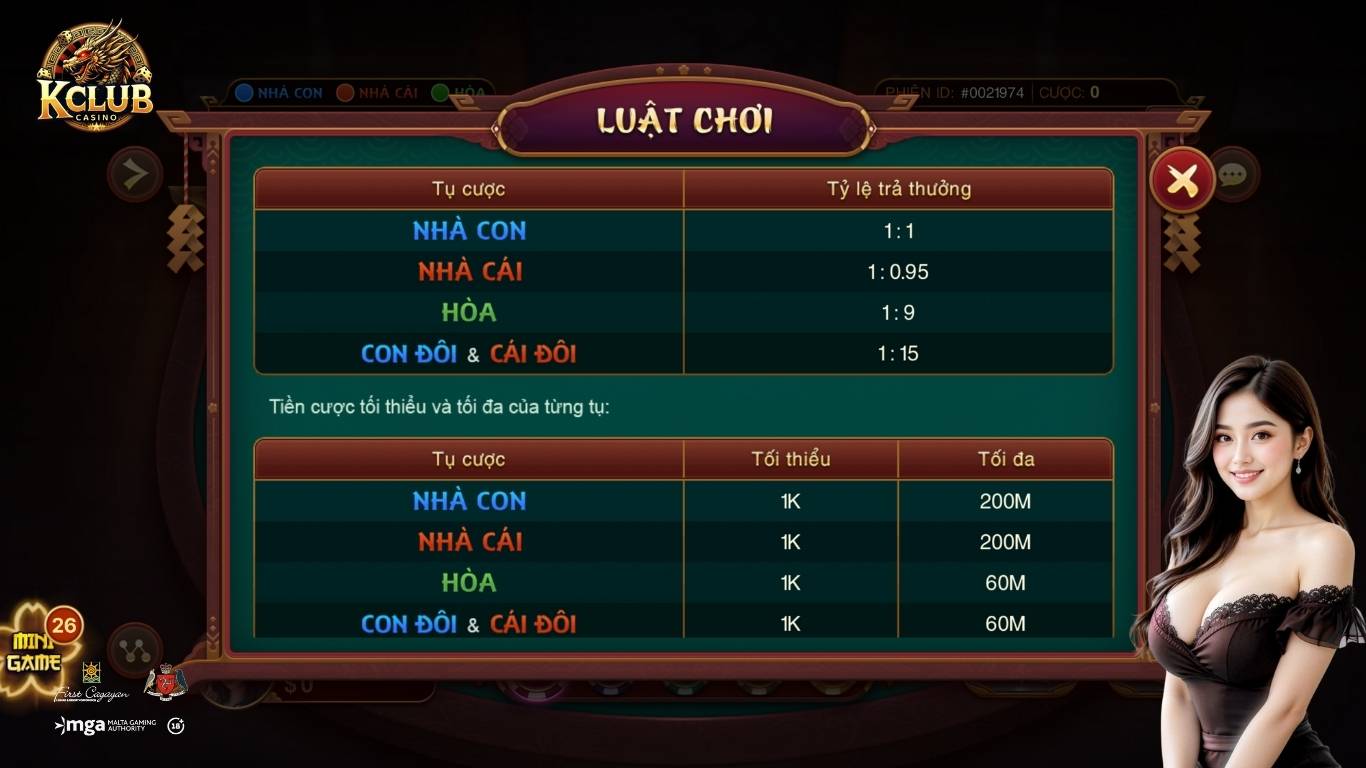Open the share nodes icon
The width and height of the screenshot is (1366, 768).
[x=135, y=650]
